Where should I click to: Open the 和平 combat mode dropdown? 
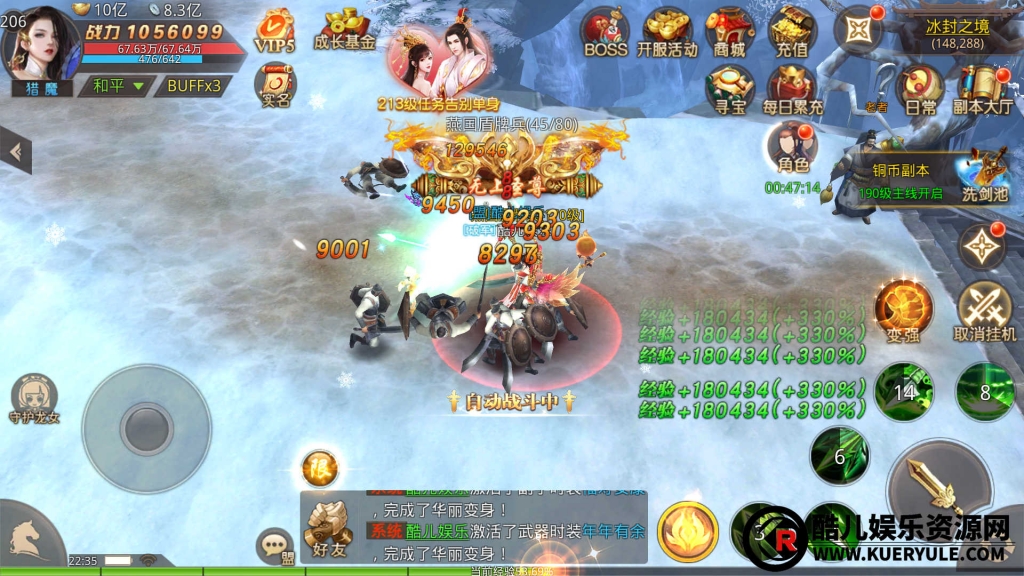tap(119, 86)
